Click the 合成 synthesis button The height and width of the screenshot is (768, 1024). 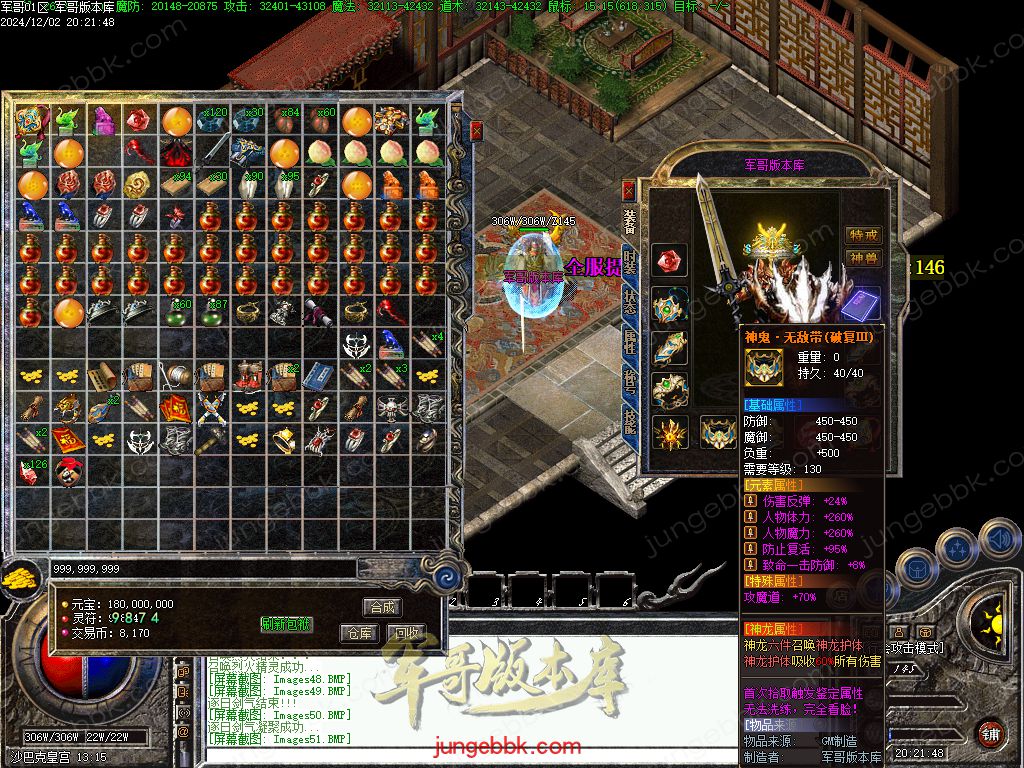click(x=382, y=607)
